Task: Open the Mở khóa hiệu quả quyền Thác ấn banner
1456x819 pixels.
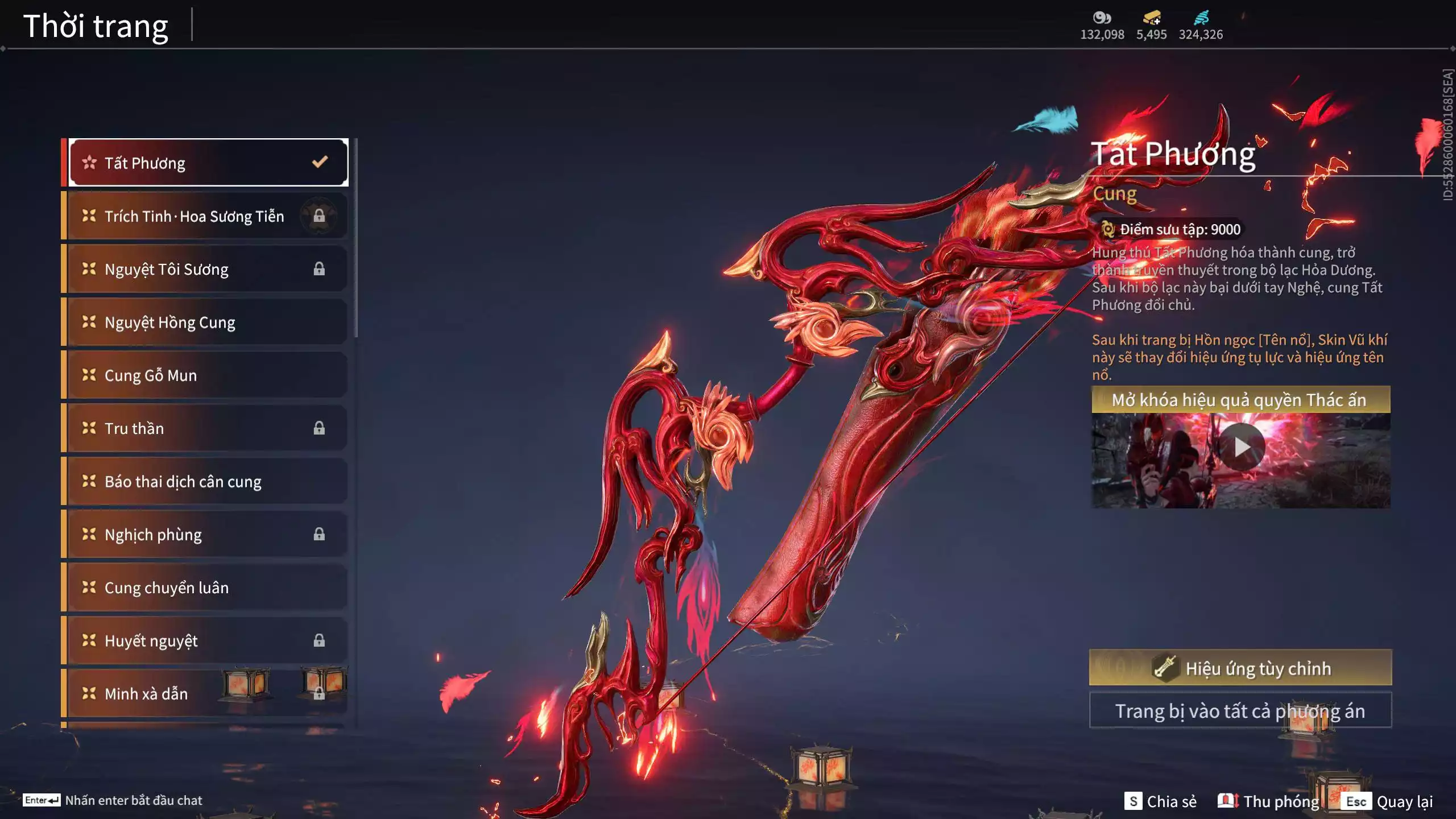Action: (1240, 400)
